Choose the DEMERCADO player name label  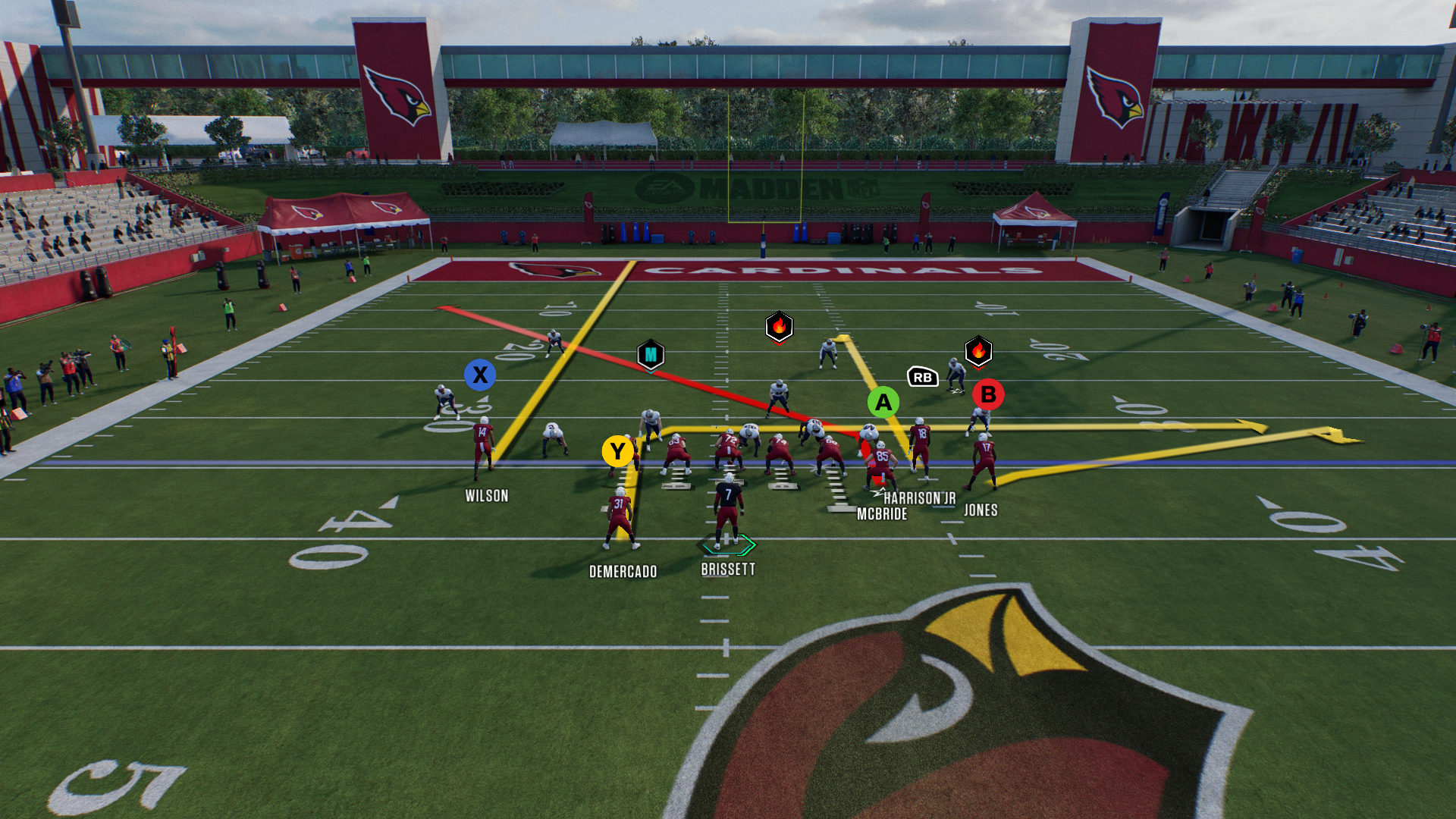[x=623, y=572]
